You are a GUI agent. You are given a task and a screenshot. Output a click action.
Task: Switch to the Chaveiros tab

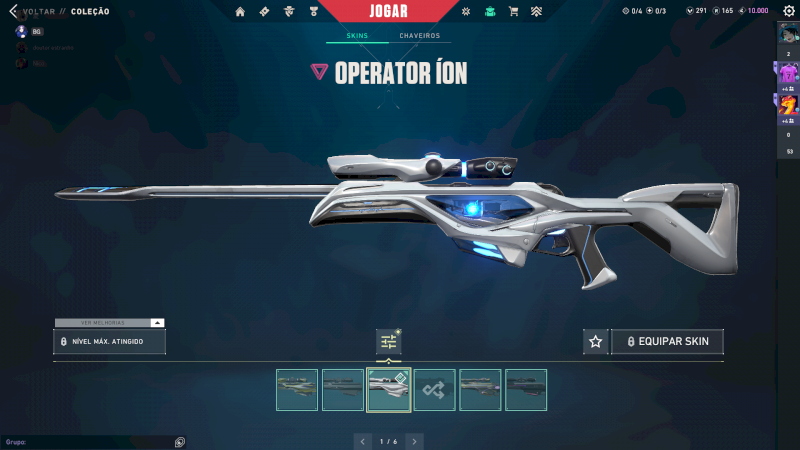pos(419,36)
